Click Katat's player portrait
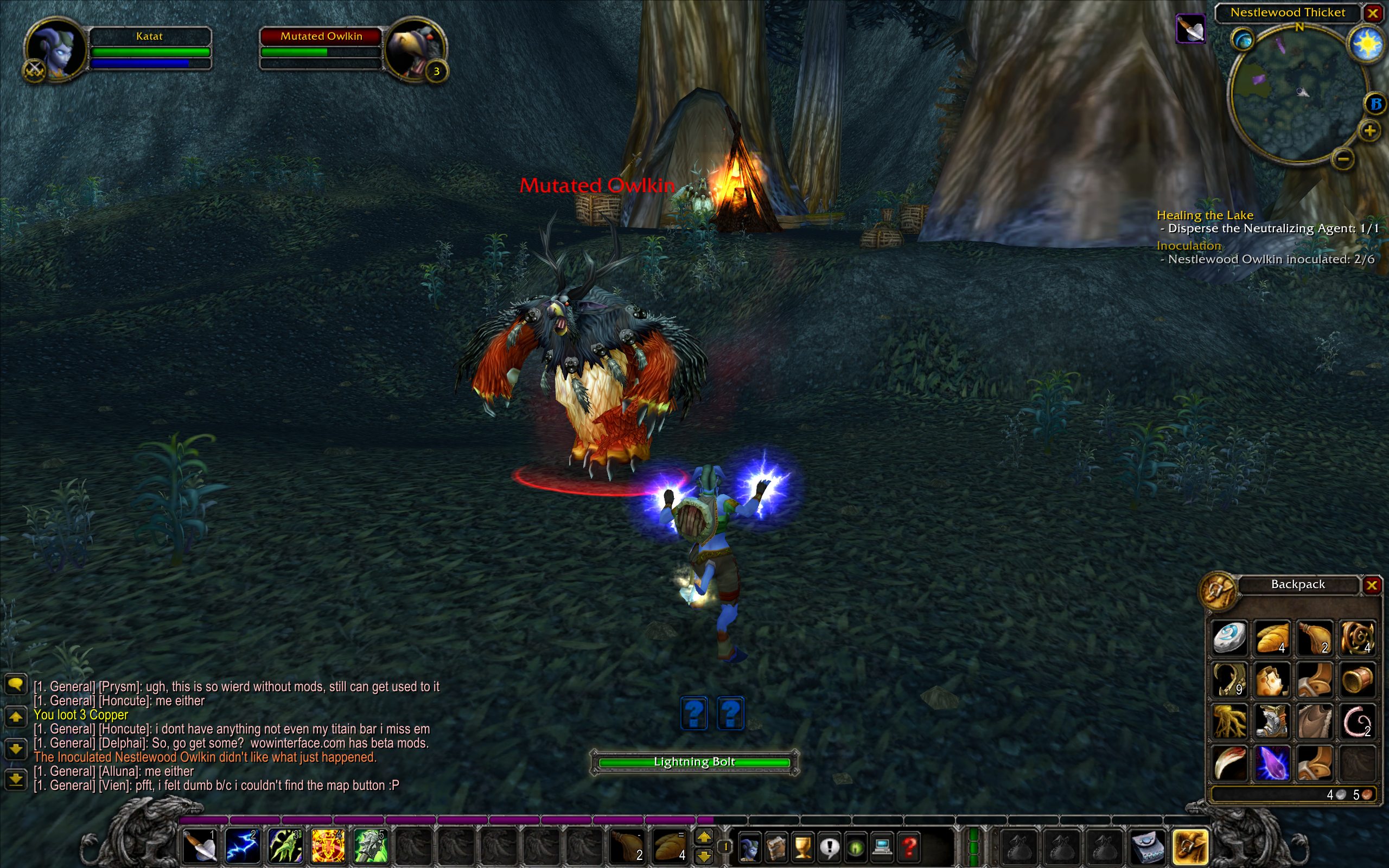1389x868 pixels. (56, 50)
